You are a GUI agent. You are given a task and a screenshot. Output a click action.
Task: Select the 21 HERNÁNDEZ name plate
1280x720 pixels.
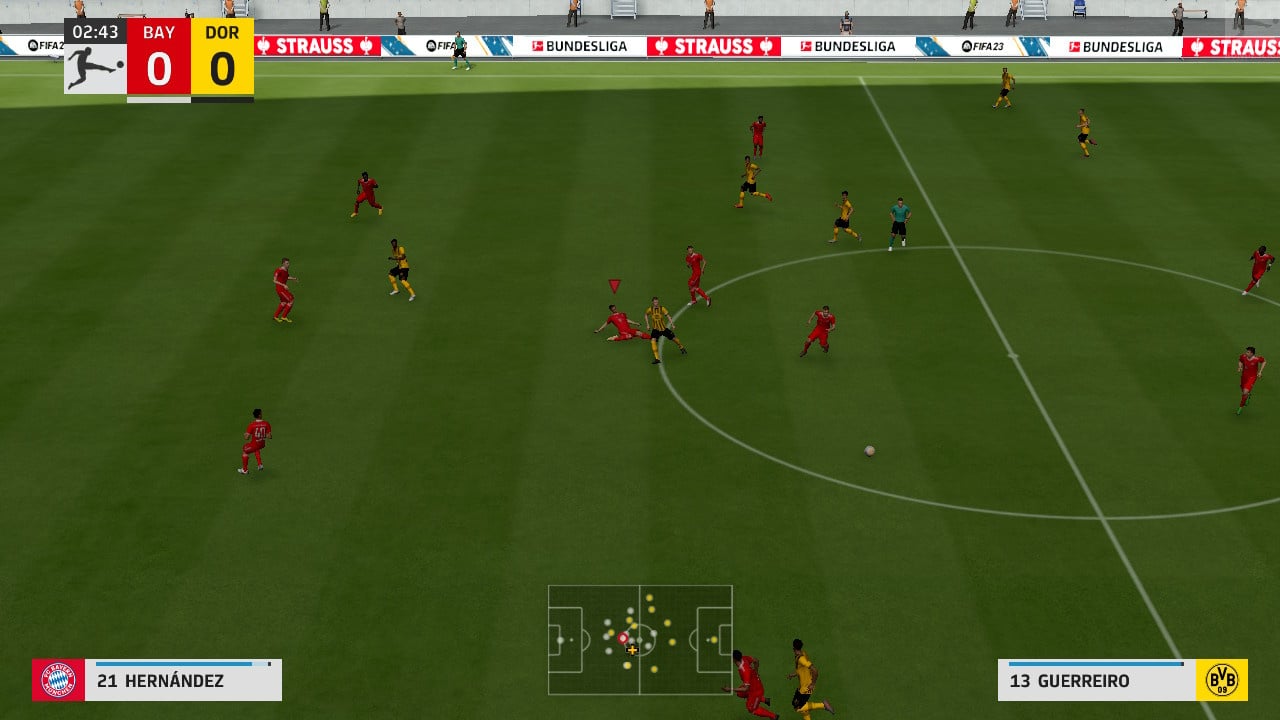coord(160,679)
